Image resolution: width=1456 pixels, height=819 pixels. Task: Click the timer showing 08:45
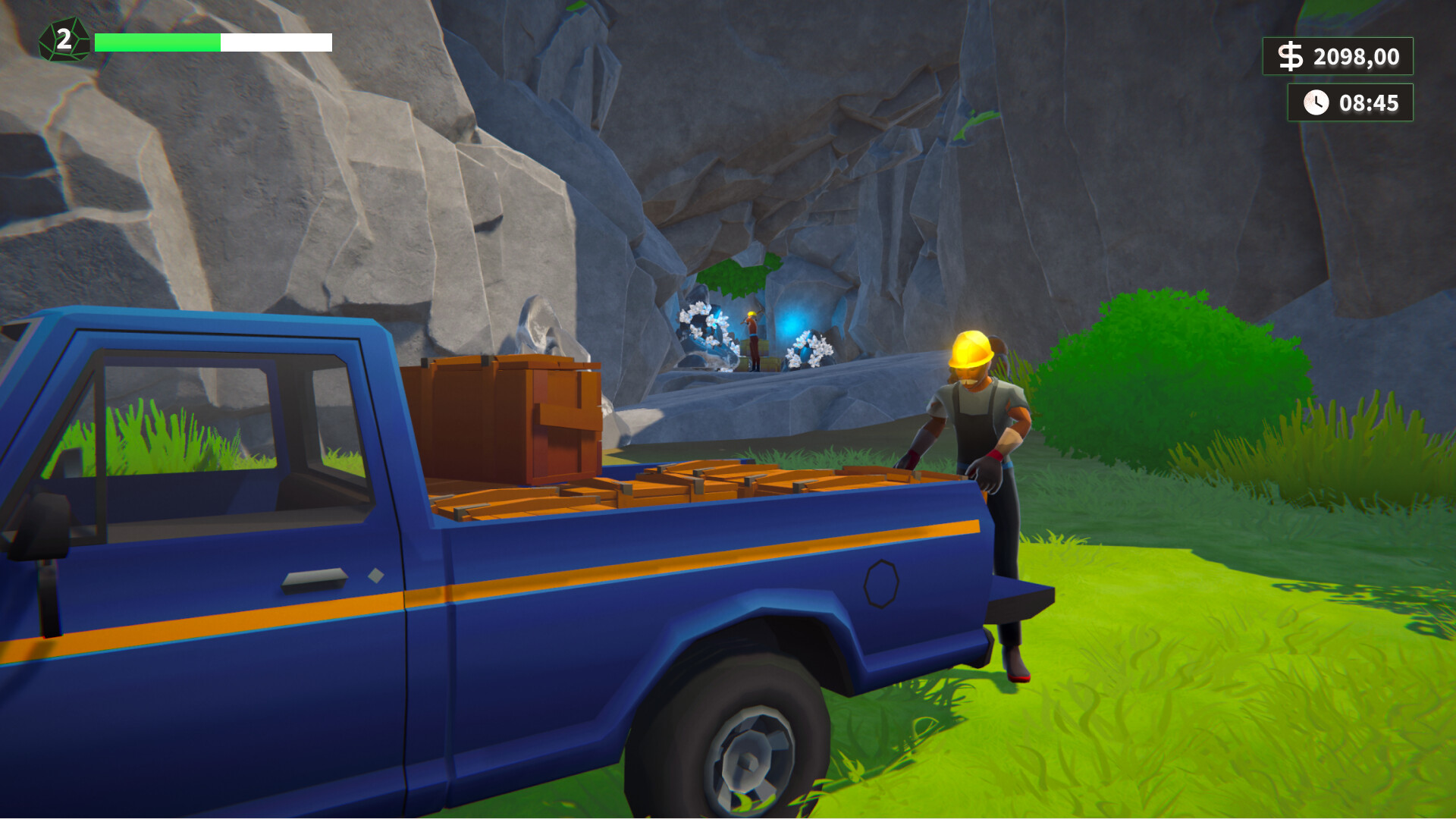pos(1367,101)
